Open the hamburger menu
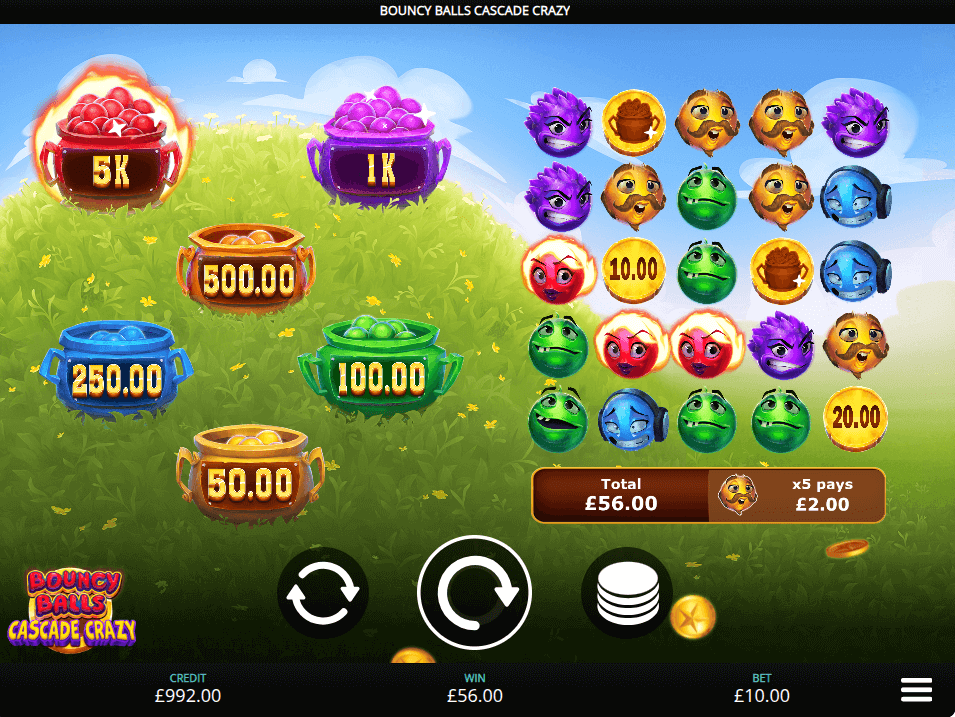This screenshot has width=955, height=717. (916, 689)
